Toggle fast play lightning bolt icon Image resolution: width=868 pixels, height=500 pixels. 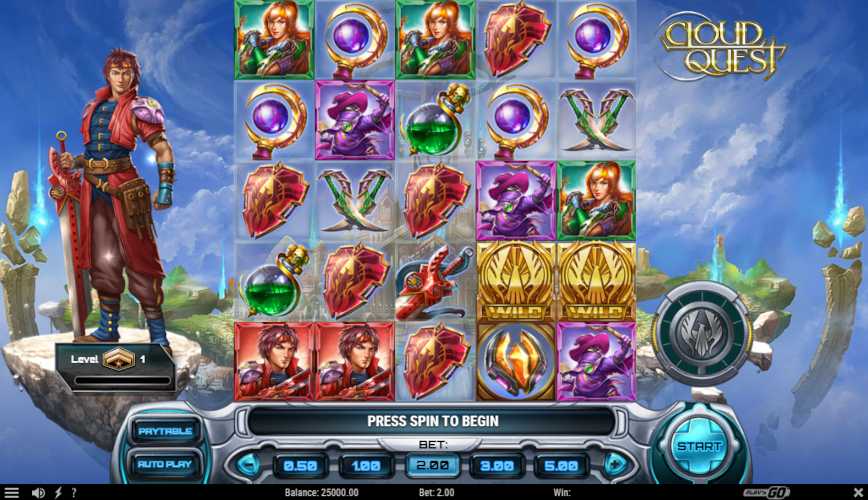pyautogui.click(x=58, y=493)
